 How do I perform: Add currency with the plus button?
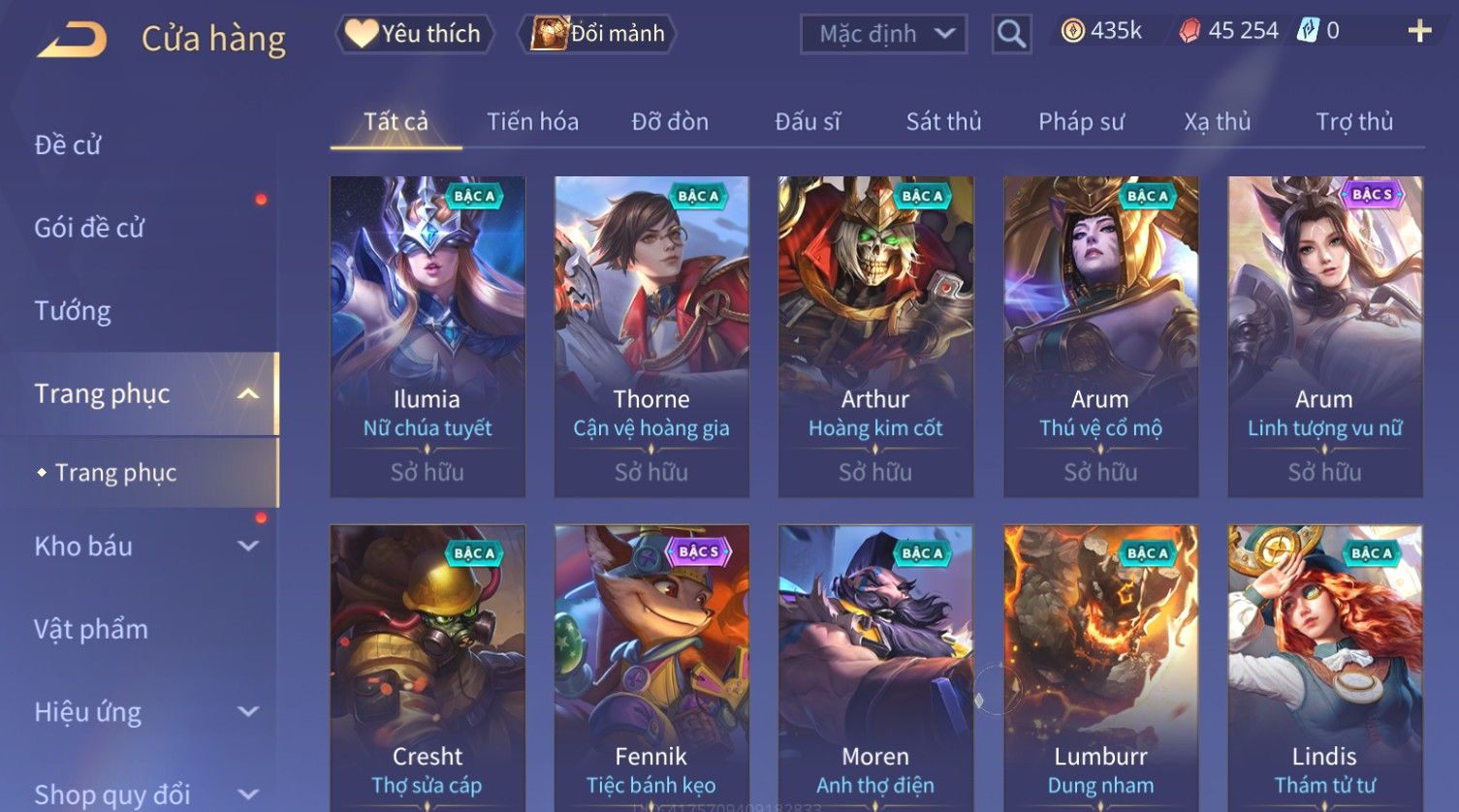(1419, 31)
